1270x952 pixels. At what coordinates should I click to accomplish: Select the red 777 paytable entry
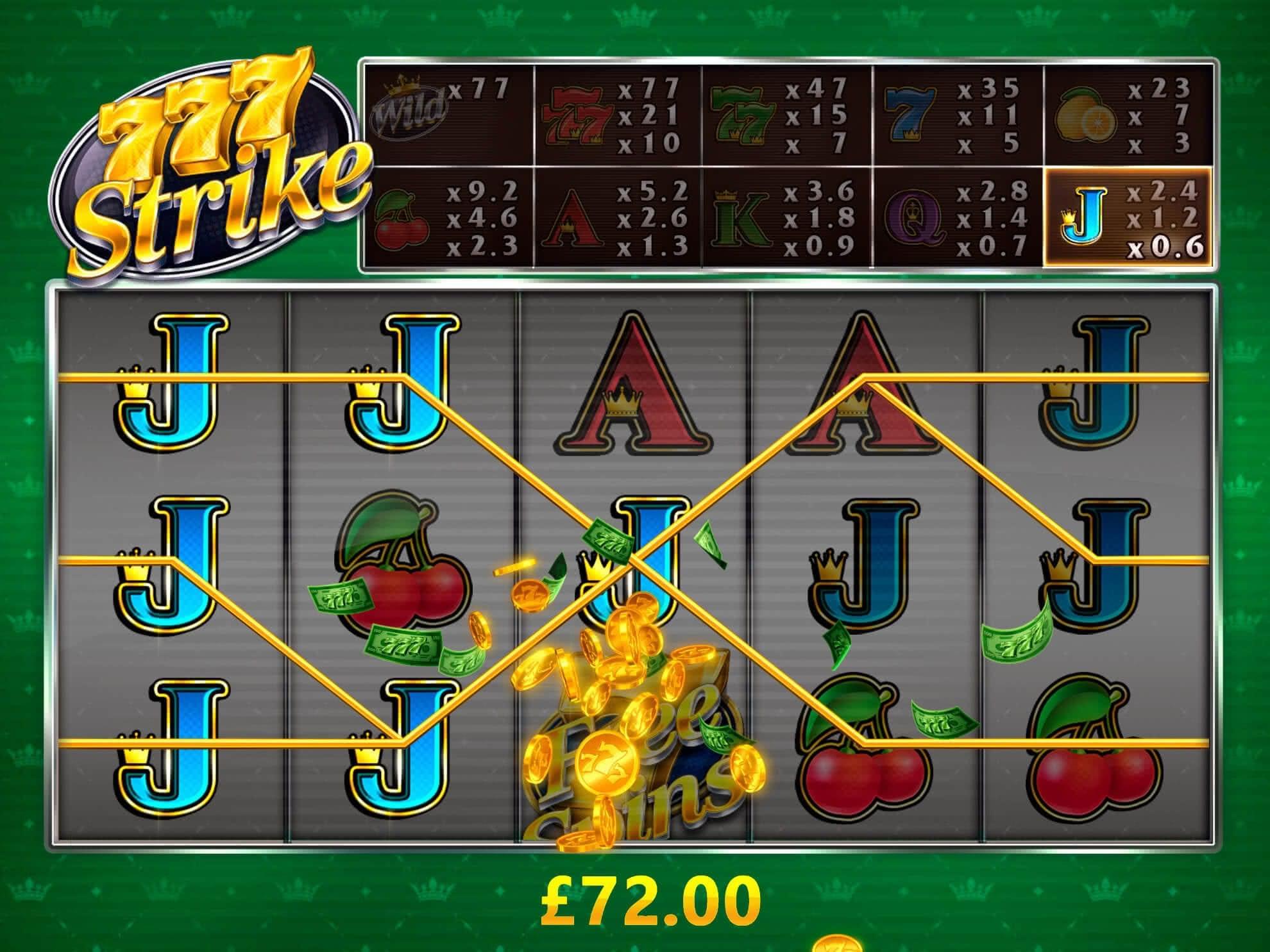pos(617,115)
